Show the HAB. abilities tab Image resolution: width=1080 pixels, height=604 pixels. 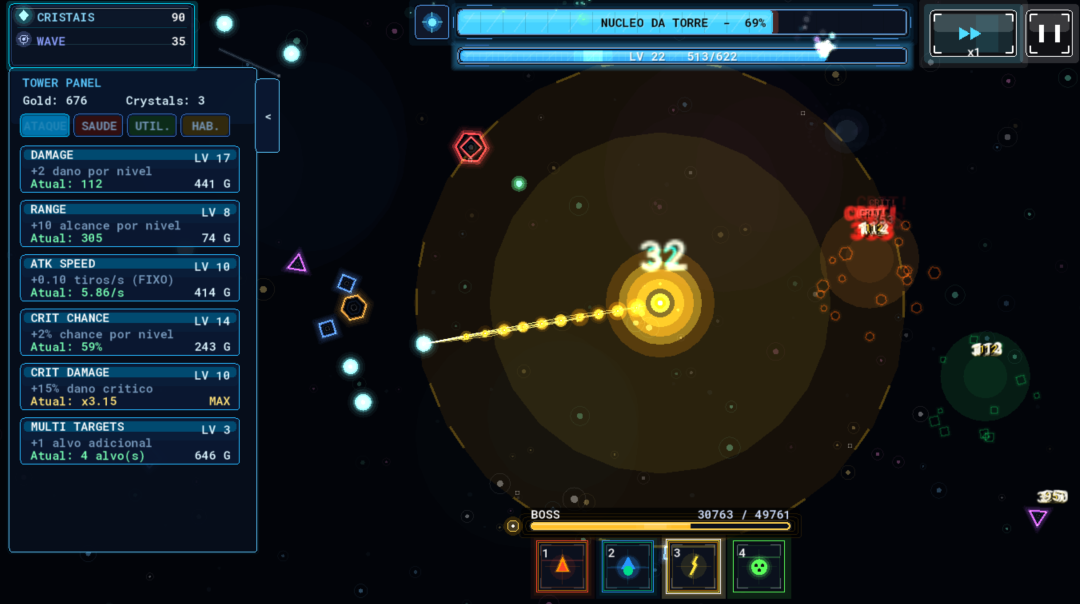pyautogui.click(x=205, y=125)
